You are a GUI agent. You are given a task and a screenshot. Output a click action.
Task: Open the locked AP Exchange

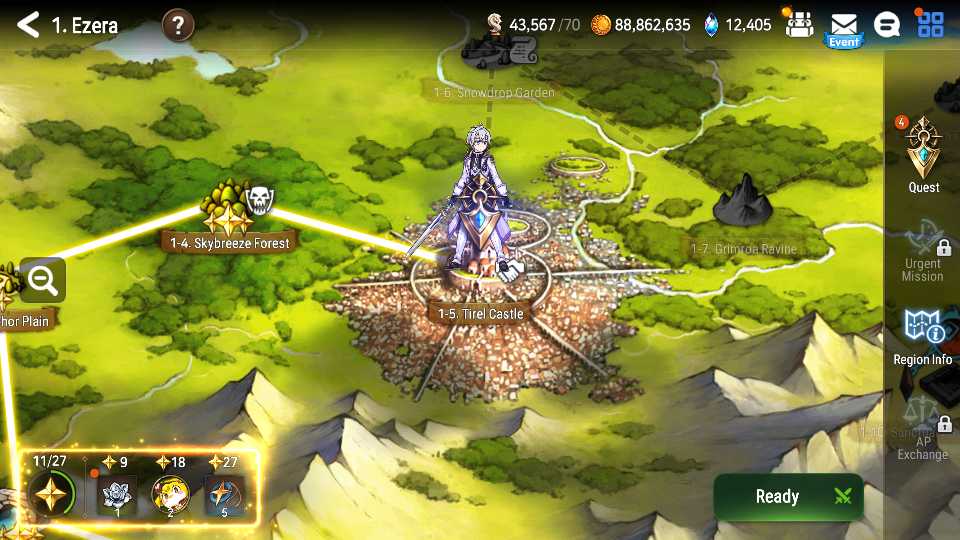tap(923, 436)
